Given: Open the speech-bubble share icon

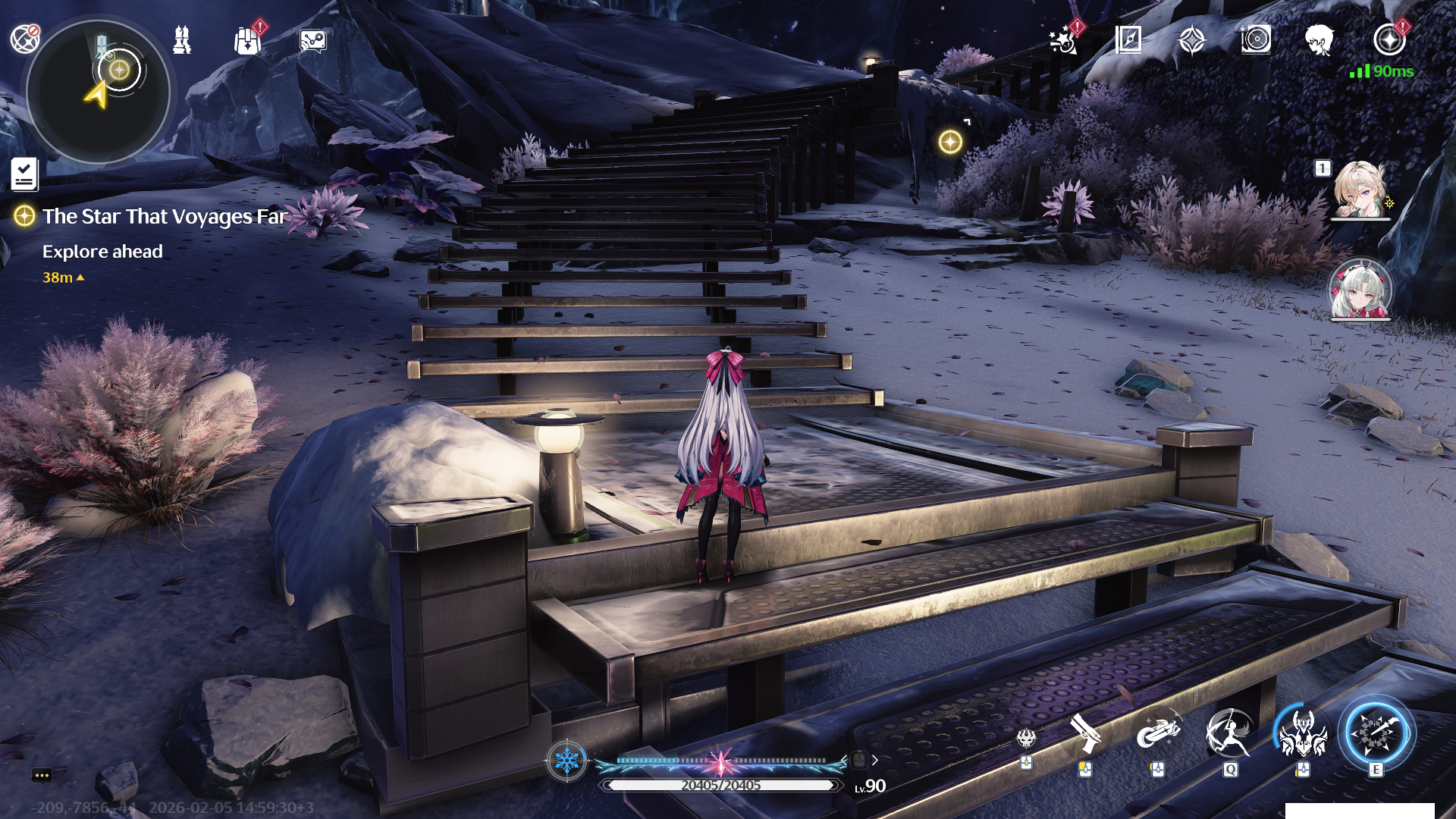Looking at the screenshot, I should tap(312, 40).
